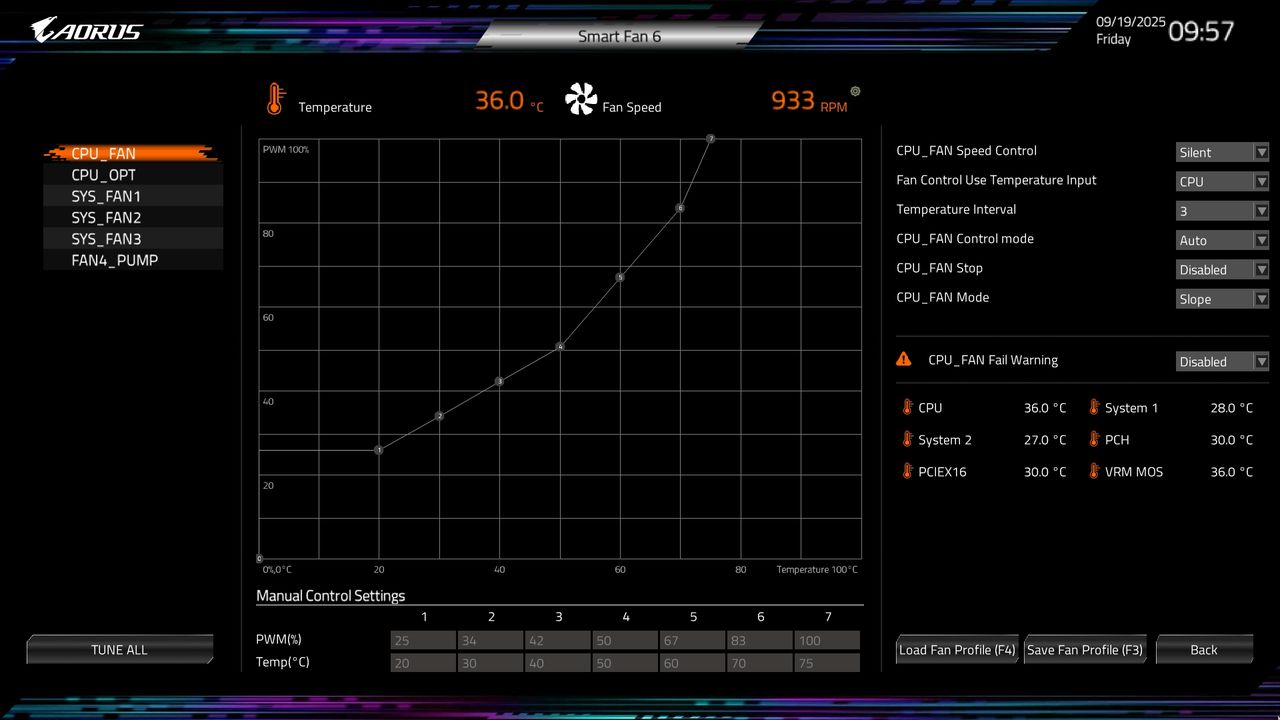Click the gear icon next to 933 RPM
The width and height of the screenshot is (1280, 720).
click(855, 91)
